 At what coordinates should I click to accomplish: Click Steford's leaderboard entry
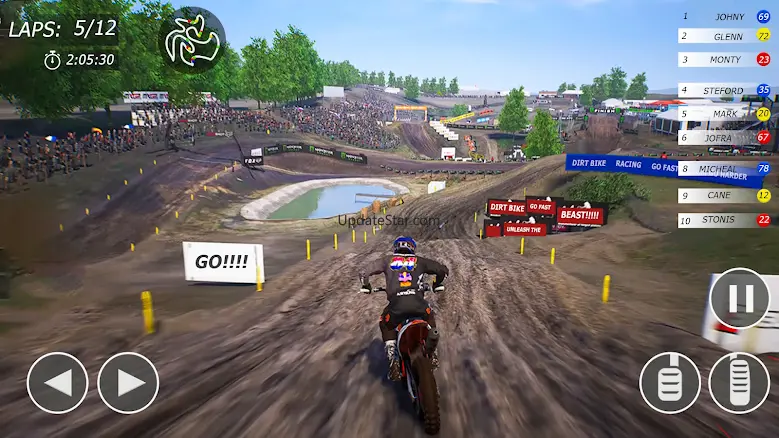point(725,90)
